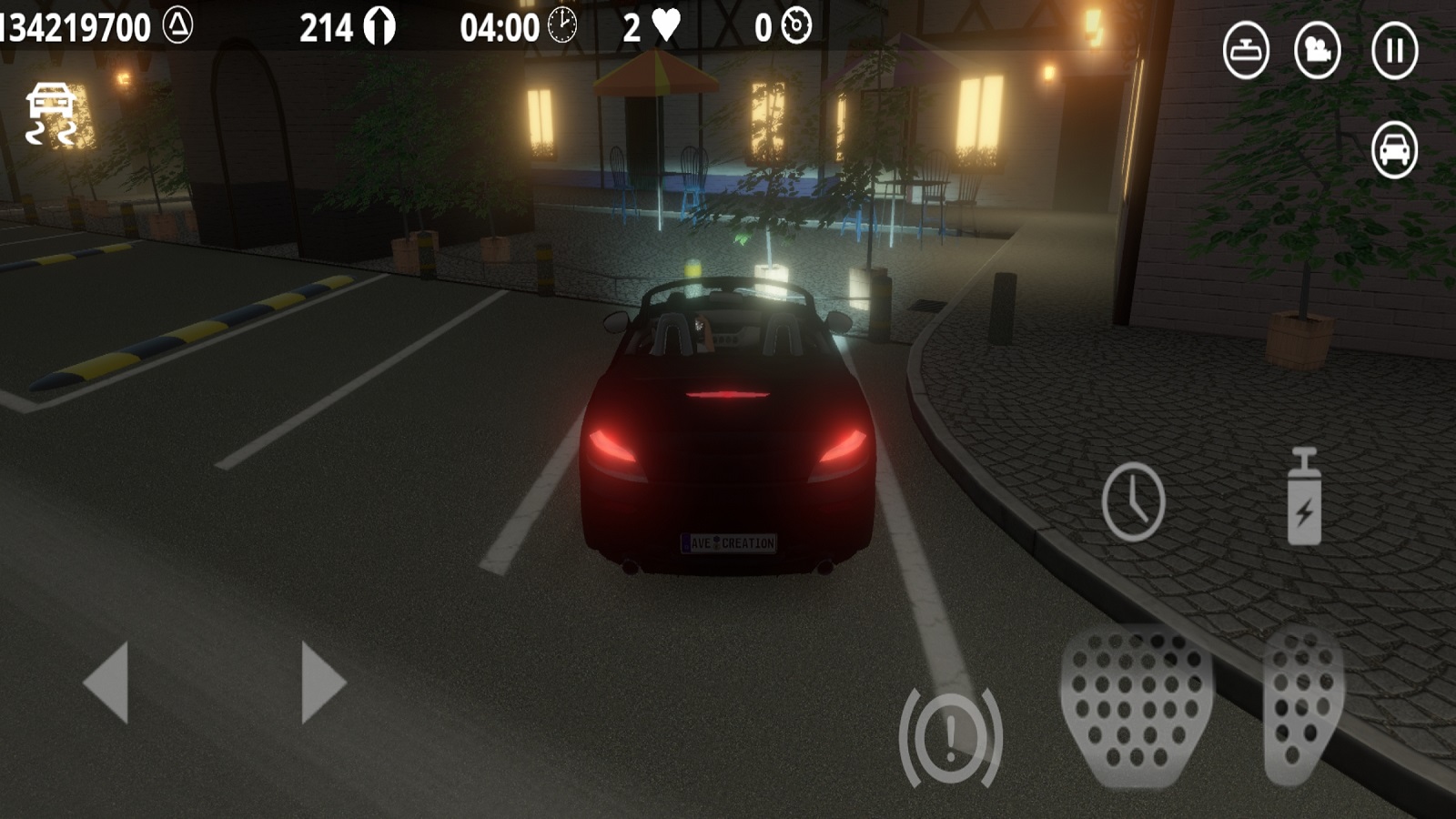Pause the game
The width and height of the screenshot is (1456, 819).
point(1394,50)
